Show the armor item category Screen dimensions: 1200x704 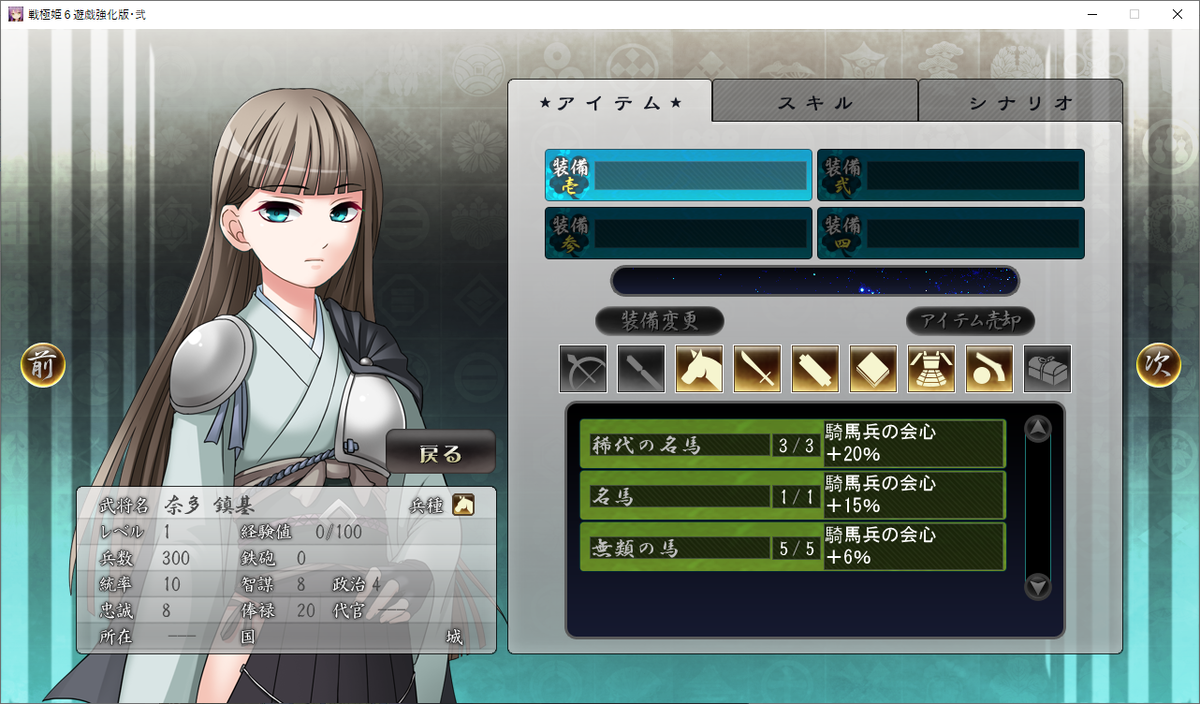click(x=931, y=369)
